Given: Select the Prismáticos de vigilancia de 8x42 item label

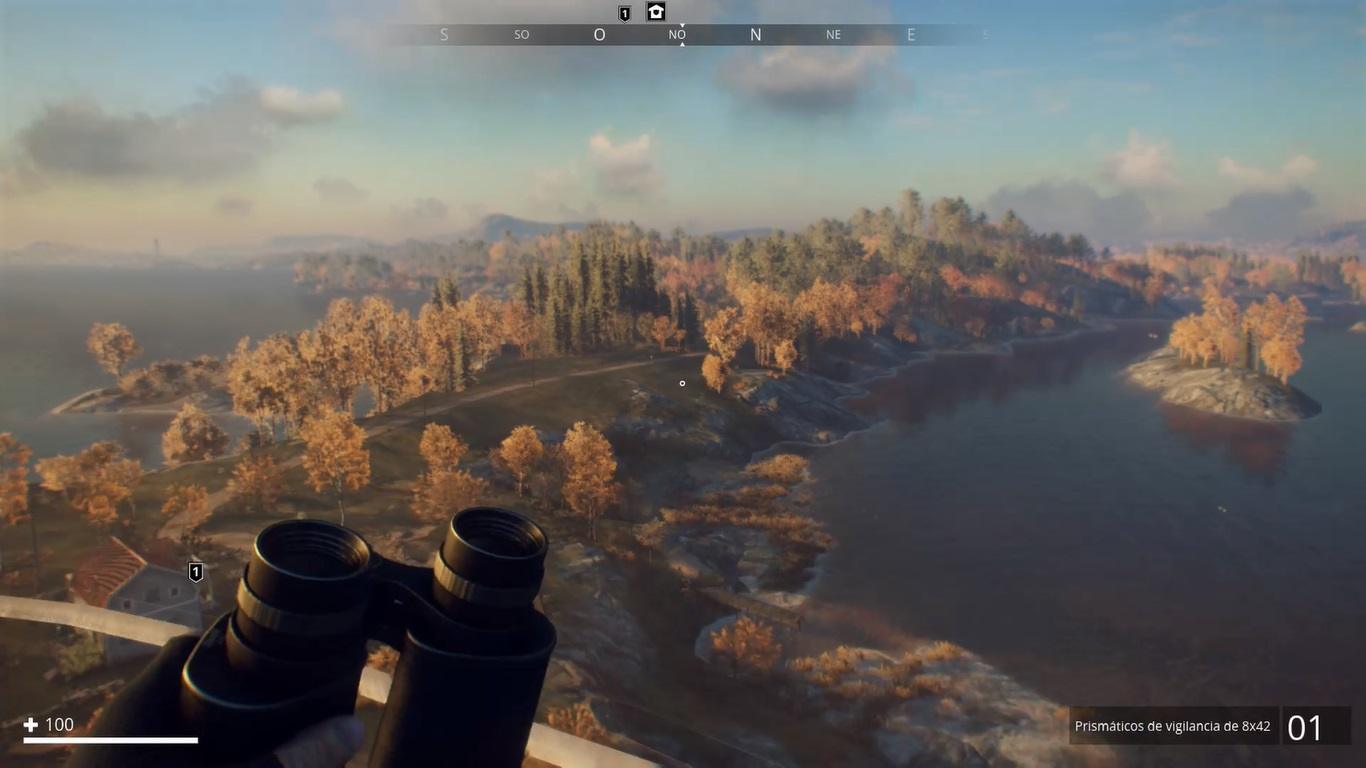Looking at the screenshot, I should click(x=1173, y=726).
